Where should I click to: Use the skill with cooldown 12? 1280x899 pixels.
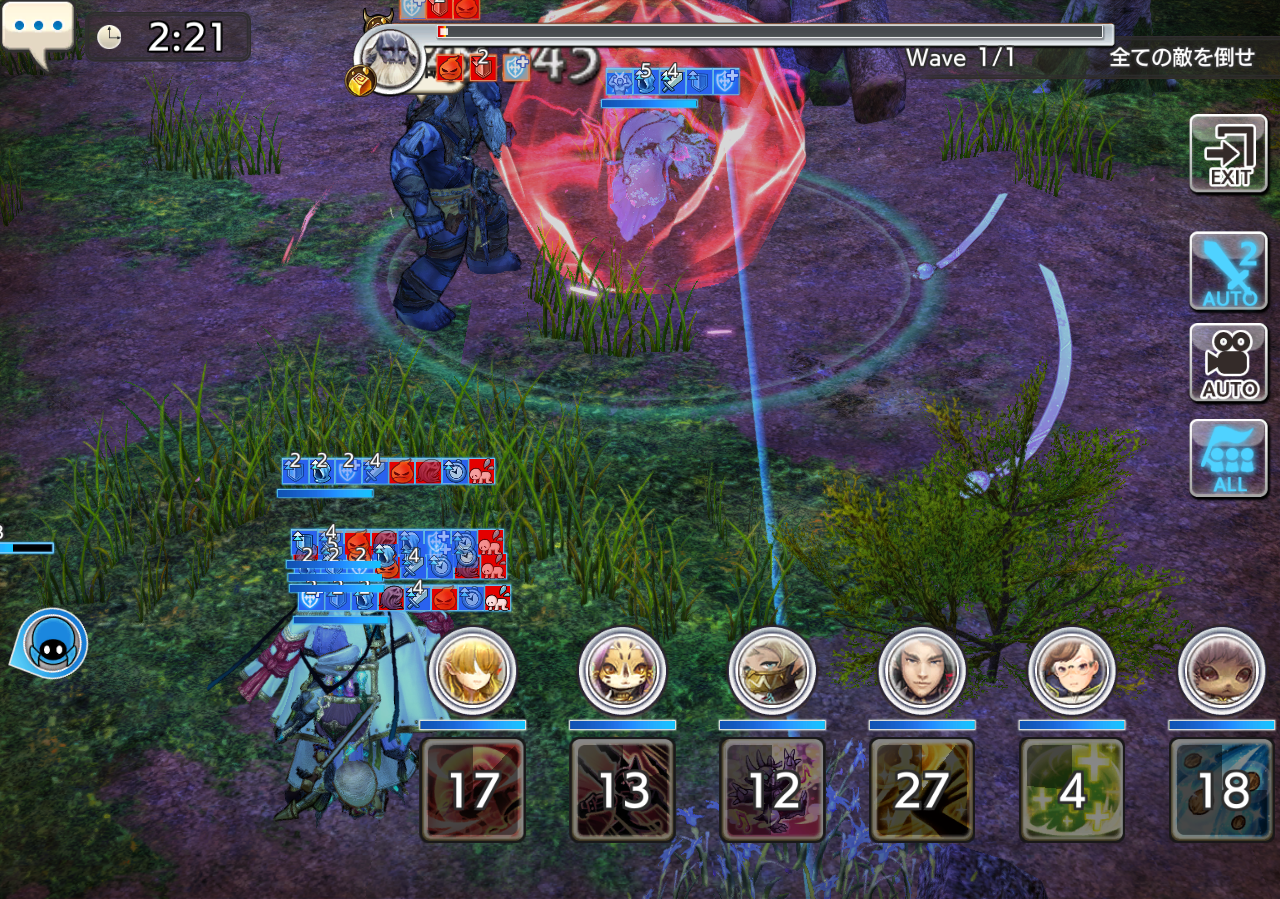tap(772, 789)
